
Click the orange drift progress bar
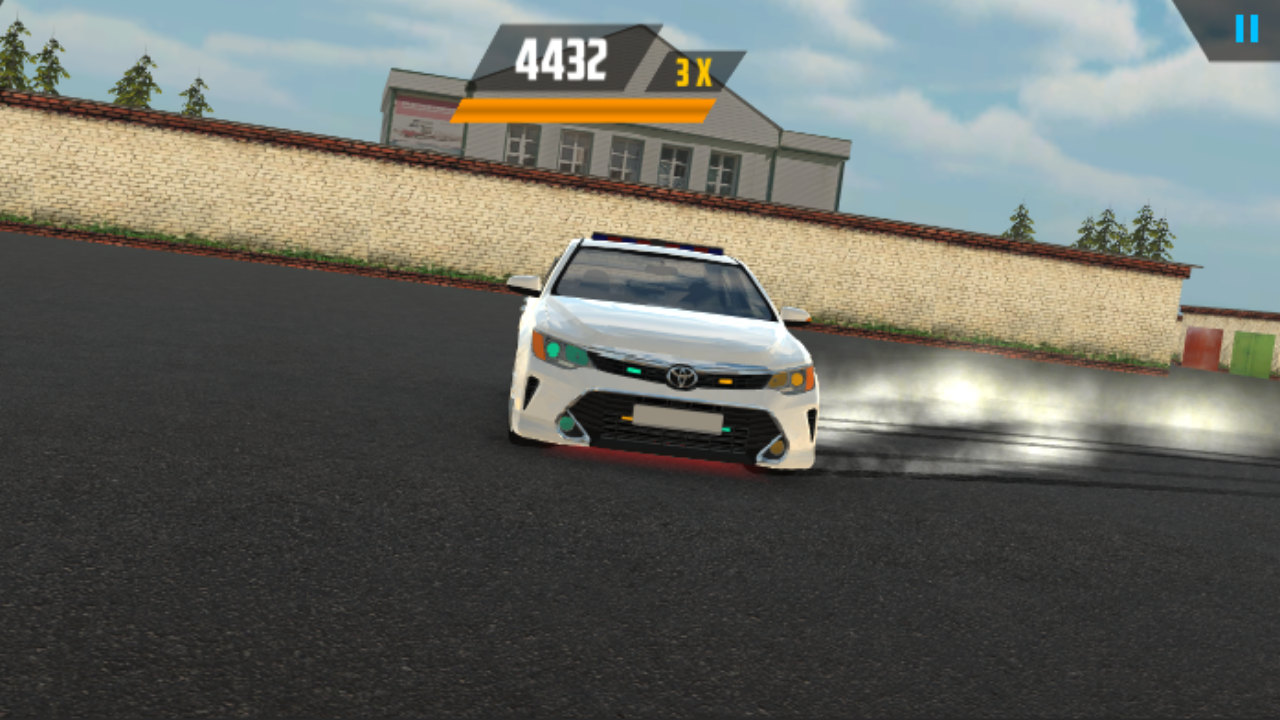[580, 112]
